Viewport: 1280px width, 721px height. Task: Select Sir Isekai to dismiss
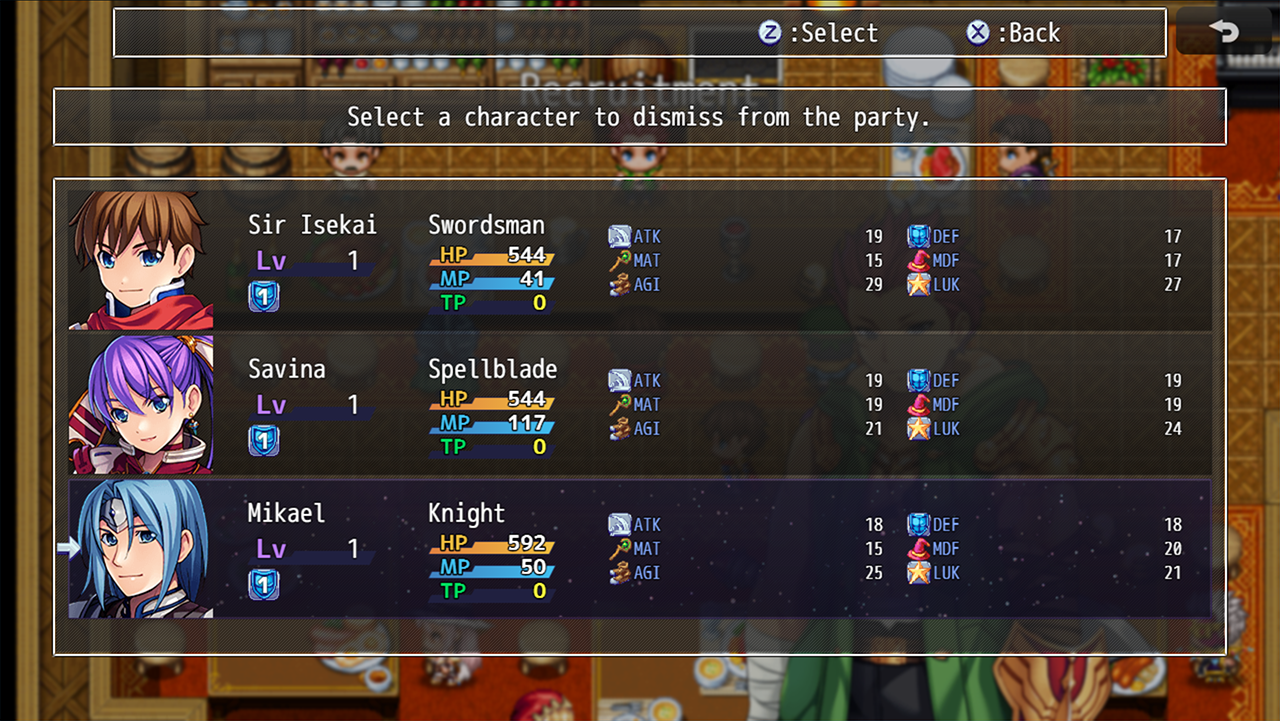click(x=639, y=260)
